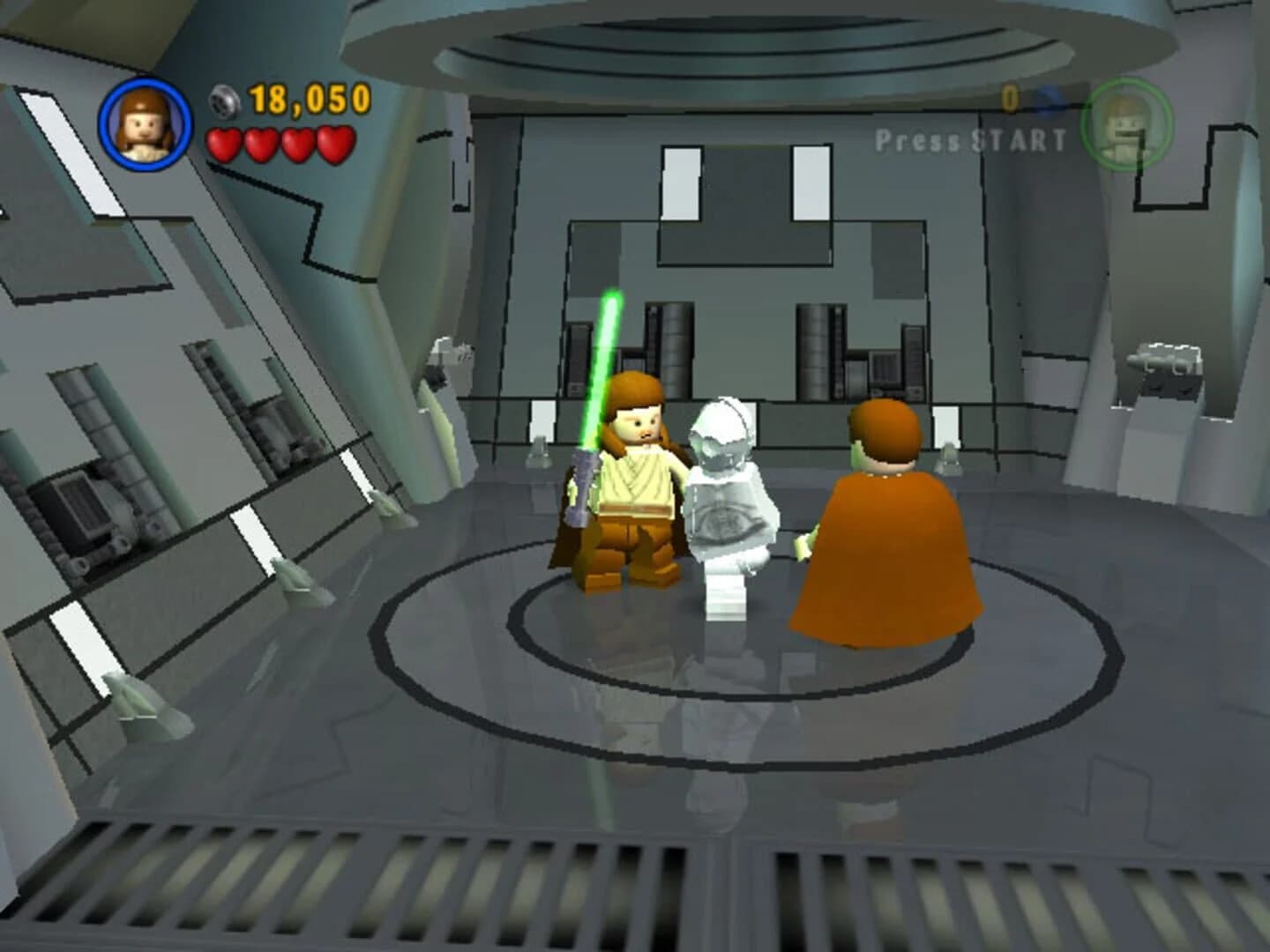Viewport: 1270px width, 952px height.
Task: Click the Press START text
Action: point(968,138)
